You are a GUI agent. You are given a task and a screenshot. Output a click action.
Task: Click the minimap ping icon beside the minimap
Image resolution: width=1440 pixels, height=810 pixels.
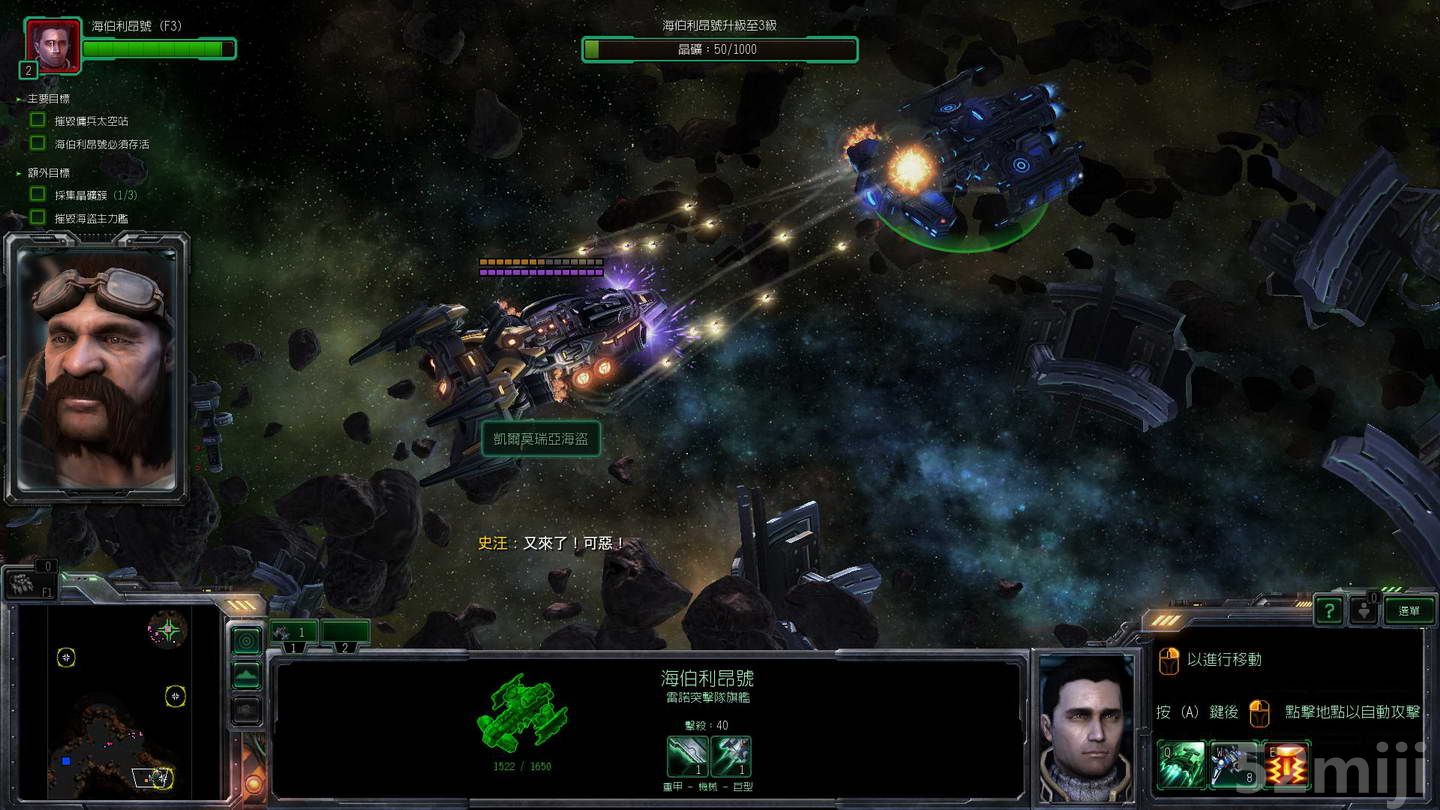click(x=245, y=640)
